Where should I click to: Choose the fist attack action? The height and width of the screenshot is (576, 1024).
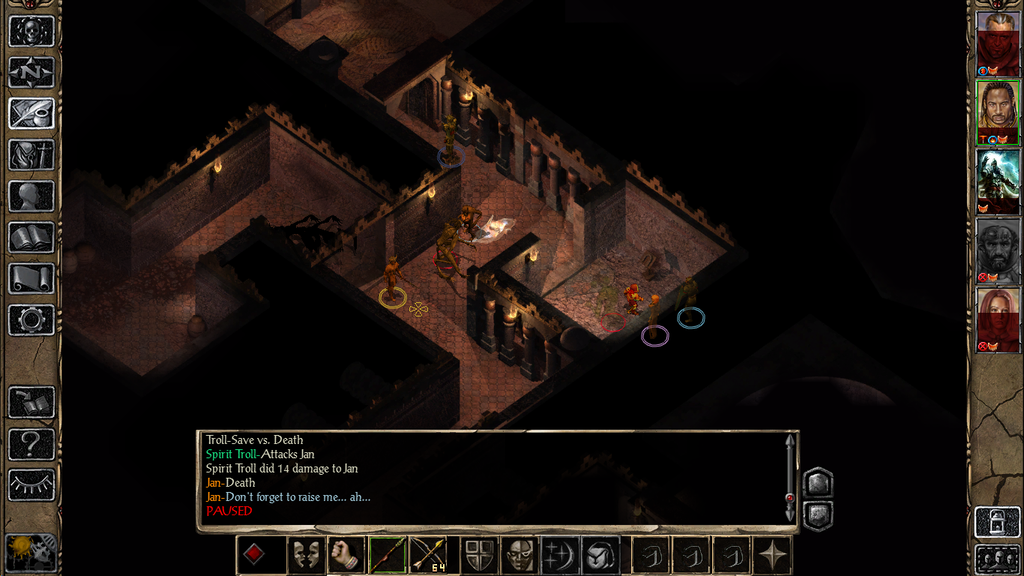tap(345, 555)
